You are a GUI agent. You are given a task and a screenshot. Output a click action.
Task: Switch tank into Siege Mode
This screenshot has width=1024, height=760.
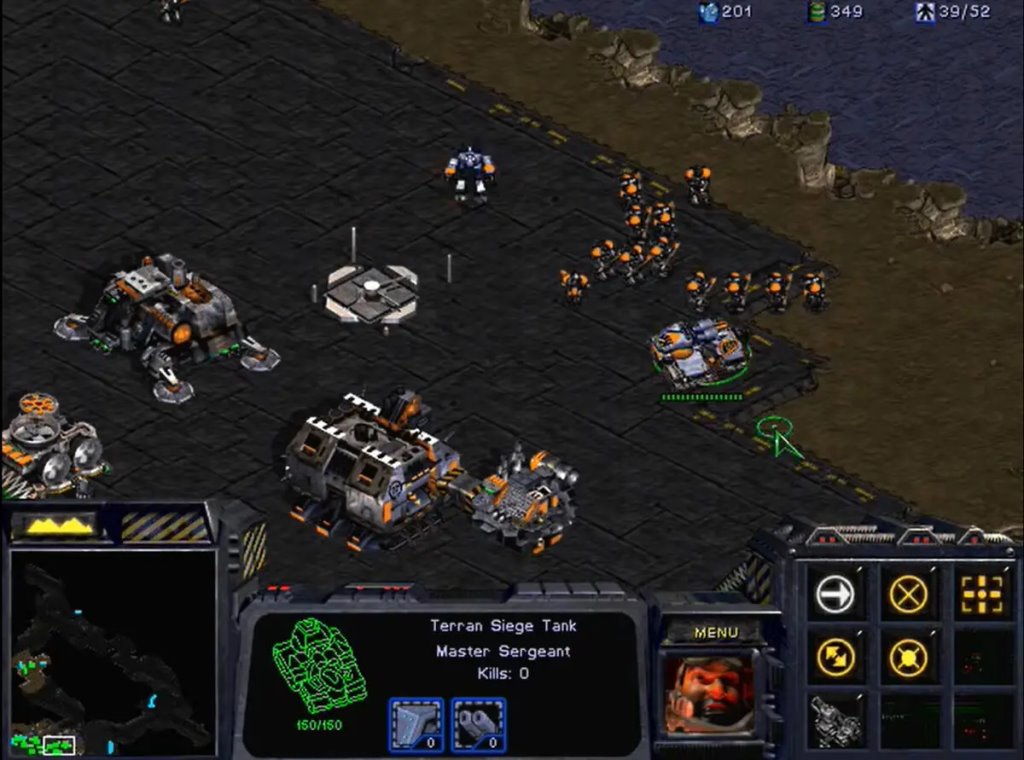point(835,720)
